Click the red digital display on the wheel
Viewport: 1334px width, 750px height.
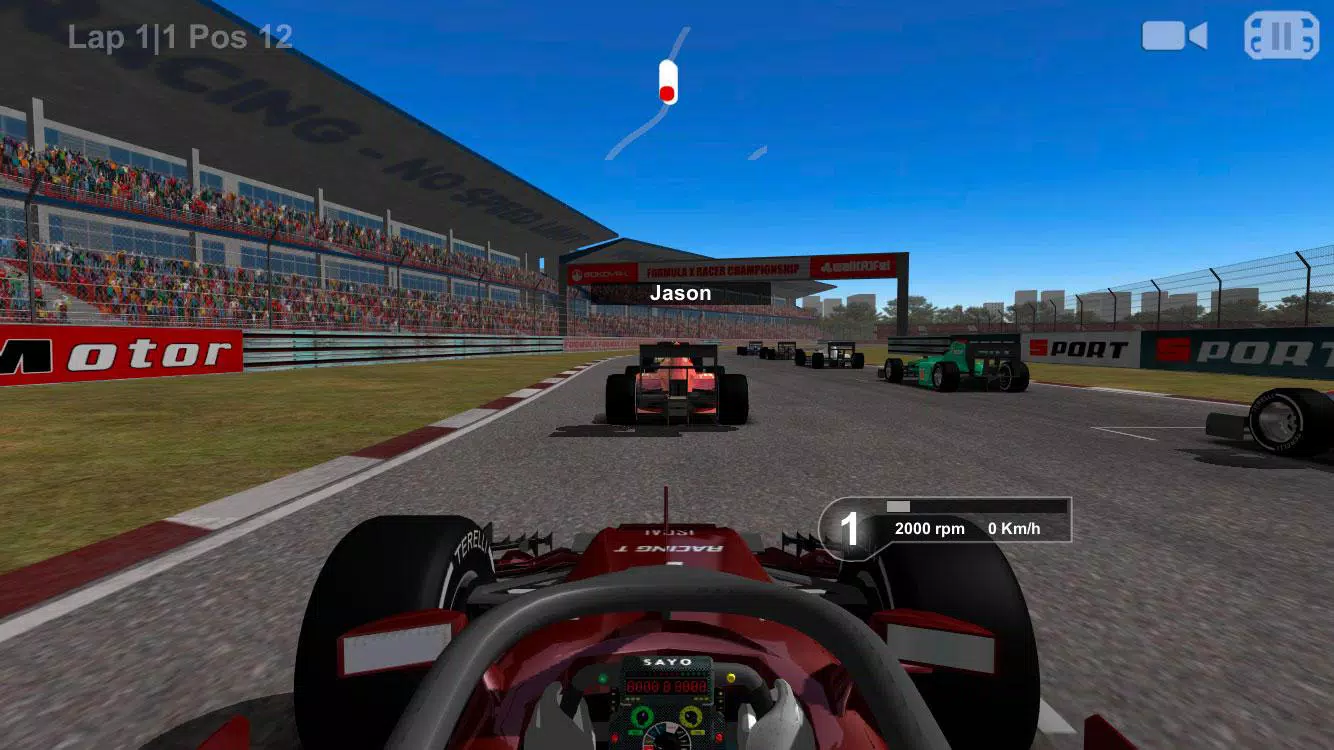coord(666,686)
